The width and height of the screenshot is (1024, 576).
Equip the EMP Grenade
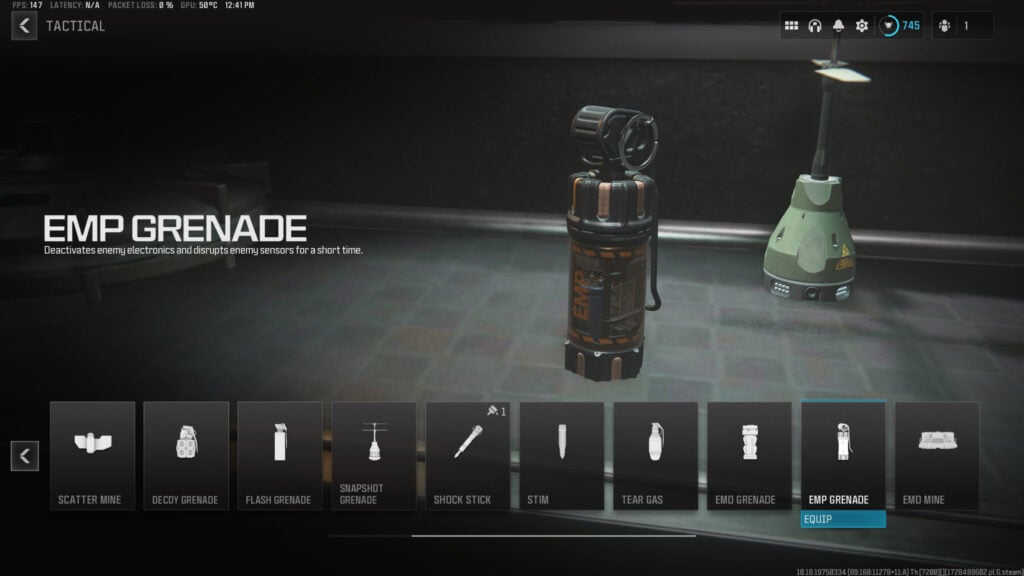pyautogui.click(x=843, y=519)
